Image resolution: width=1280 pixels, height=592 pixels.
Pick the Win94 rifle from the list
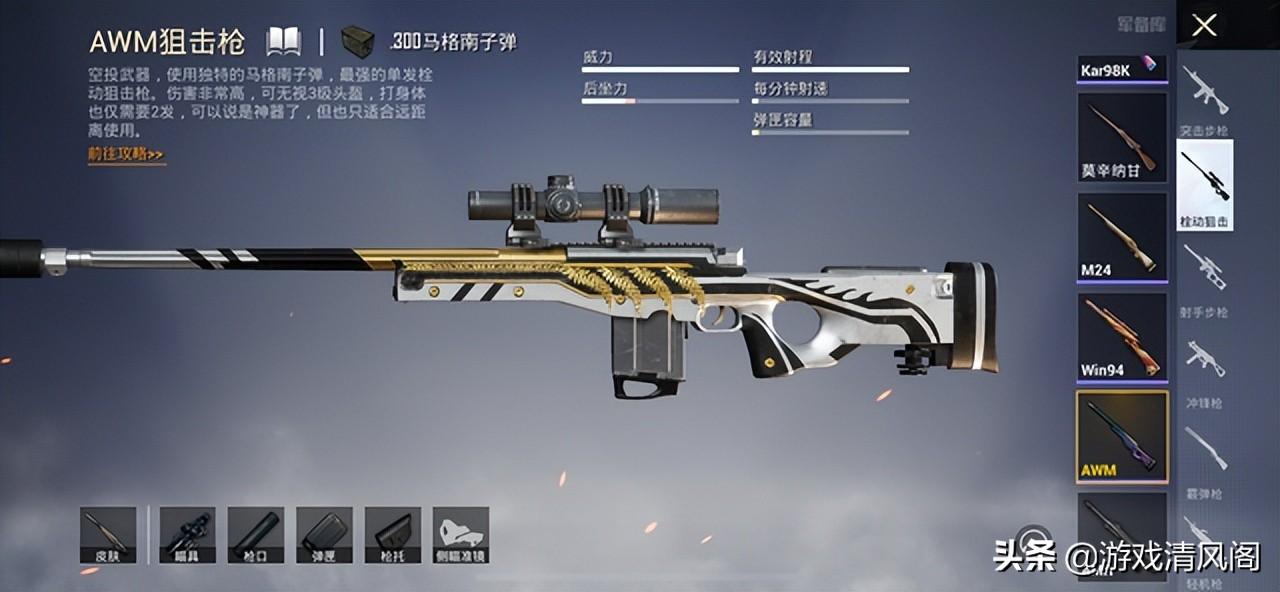point(1122,337)
